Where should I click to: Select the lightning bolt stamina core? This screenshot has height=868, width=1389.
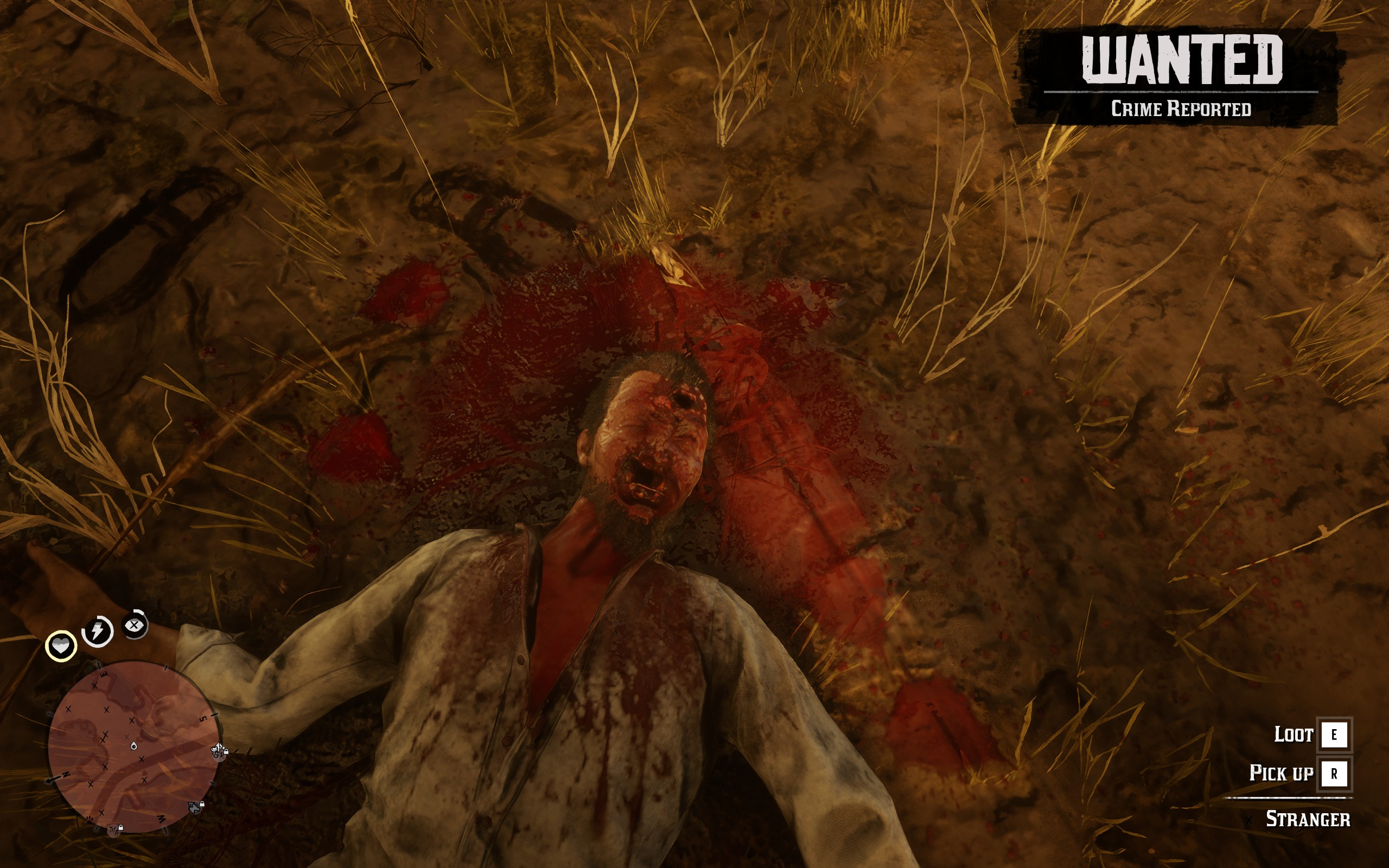[98, 631]
